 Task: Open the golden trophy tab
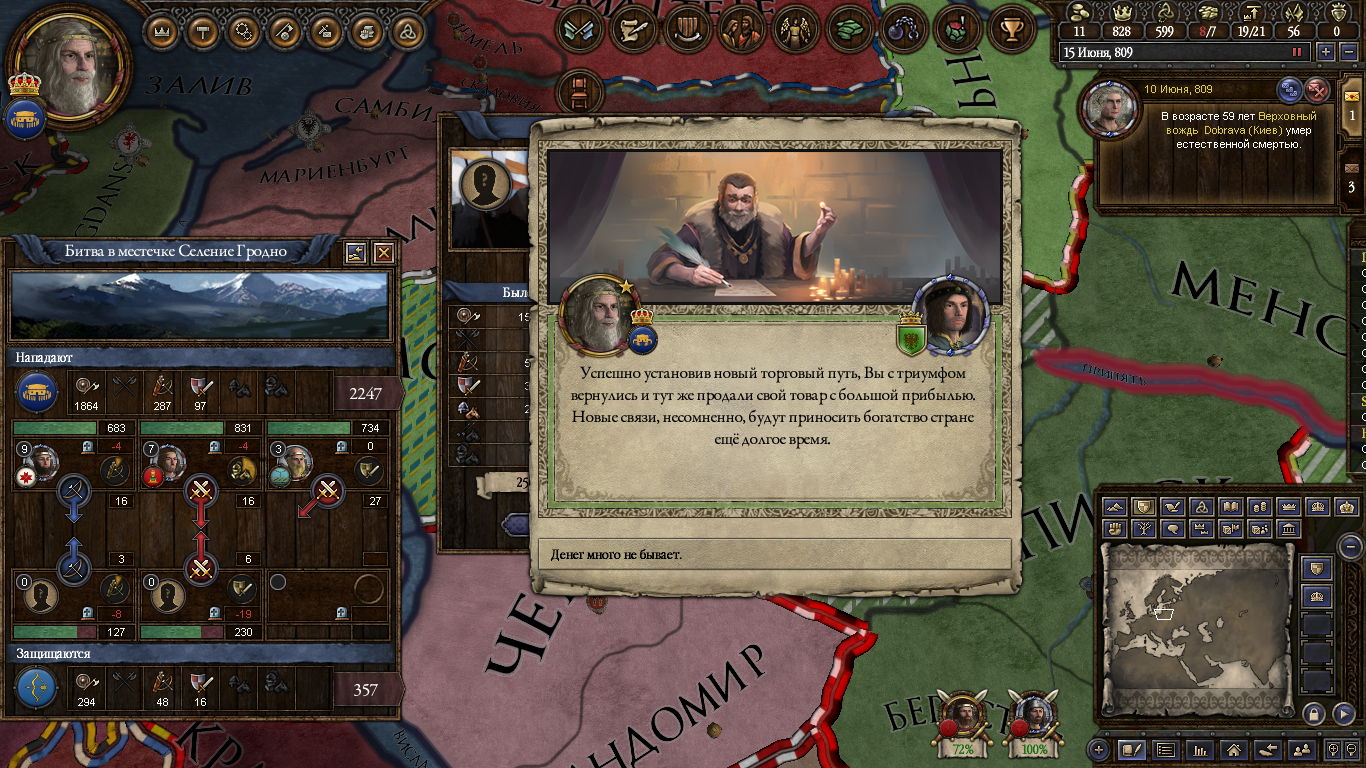point(1011,29)
